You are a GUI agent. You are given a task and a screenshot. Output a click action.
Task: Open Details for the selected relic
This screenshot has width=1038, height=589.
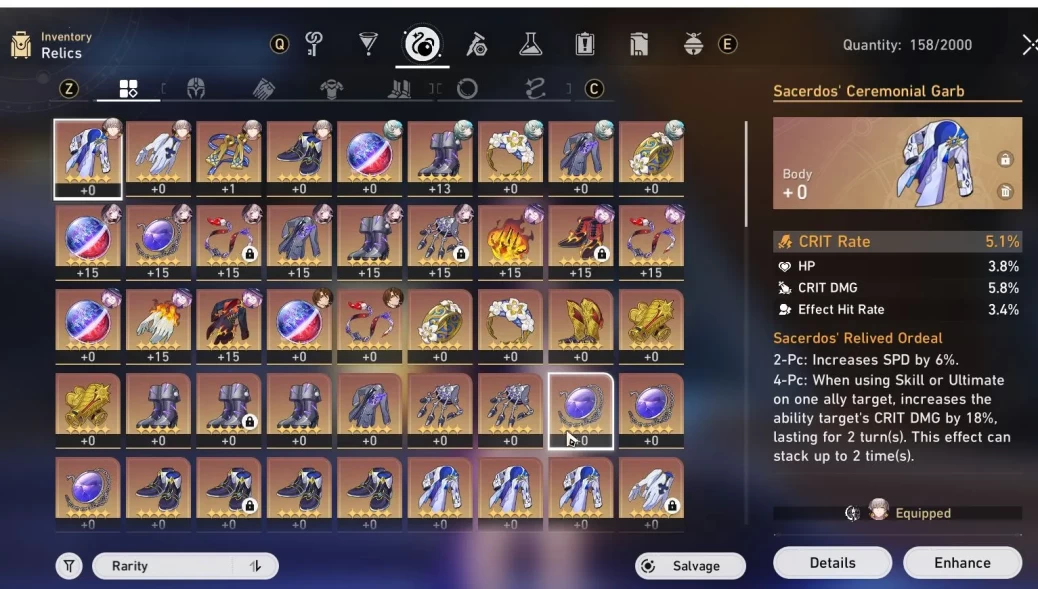point(832,563)
